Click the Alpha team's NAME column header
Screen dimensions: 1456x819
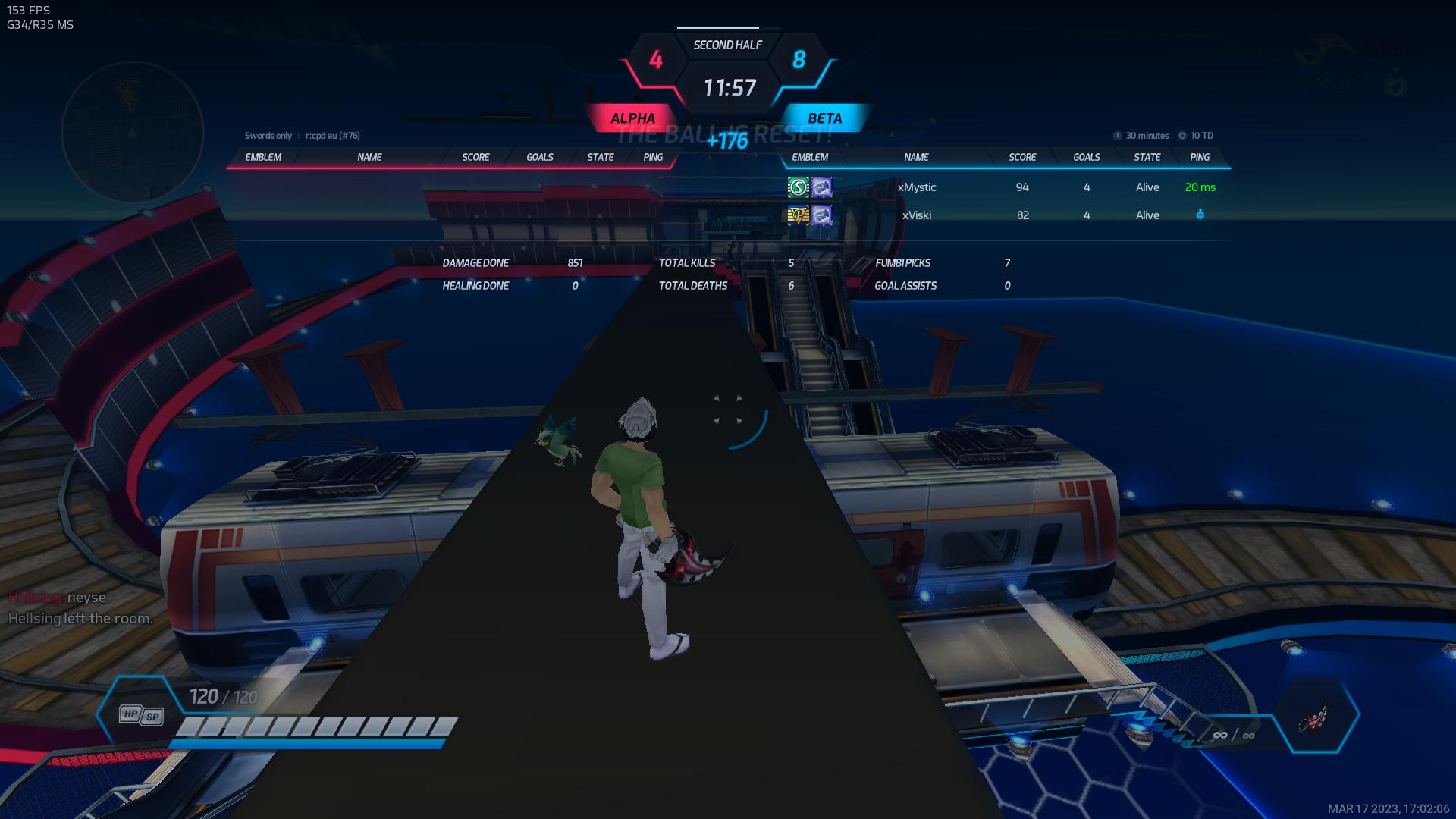tap(369, 157)
